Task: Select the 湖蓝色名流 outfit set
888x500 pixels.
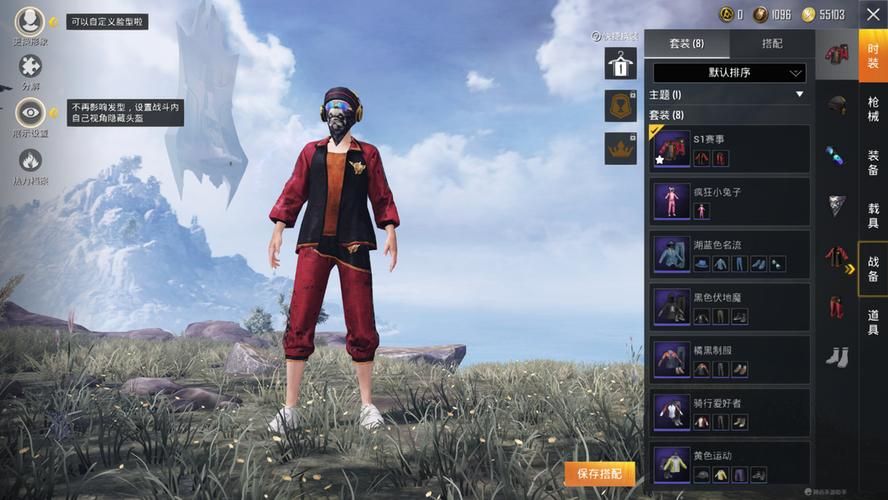Action: pyautogui.click(x=729, y=255)
